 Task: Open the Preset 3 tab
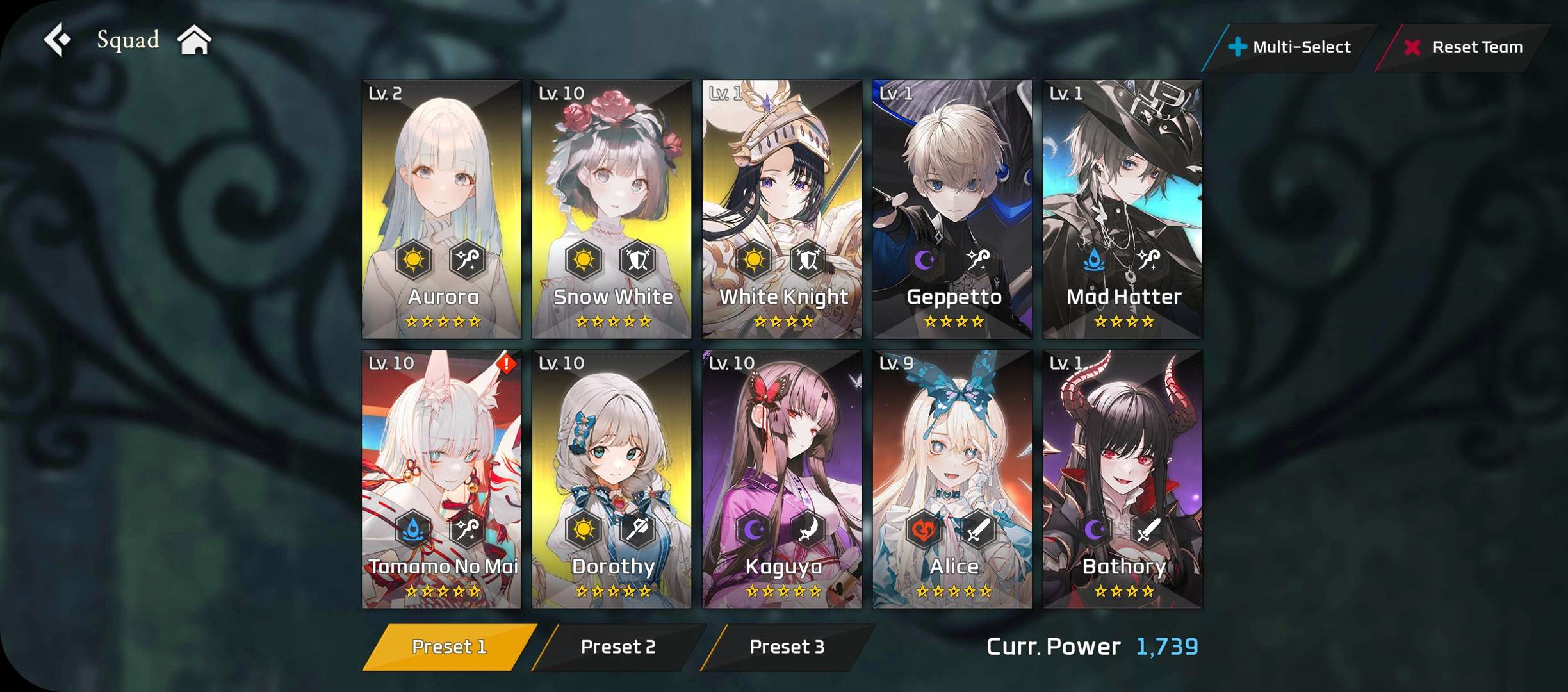click(787, 647)
